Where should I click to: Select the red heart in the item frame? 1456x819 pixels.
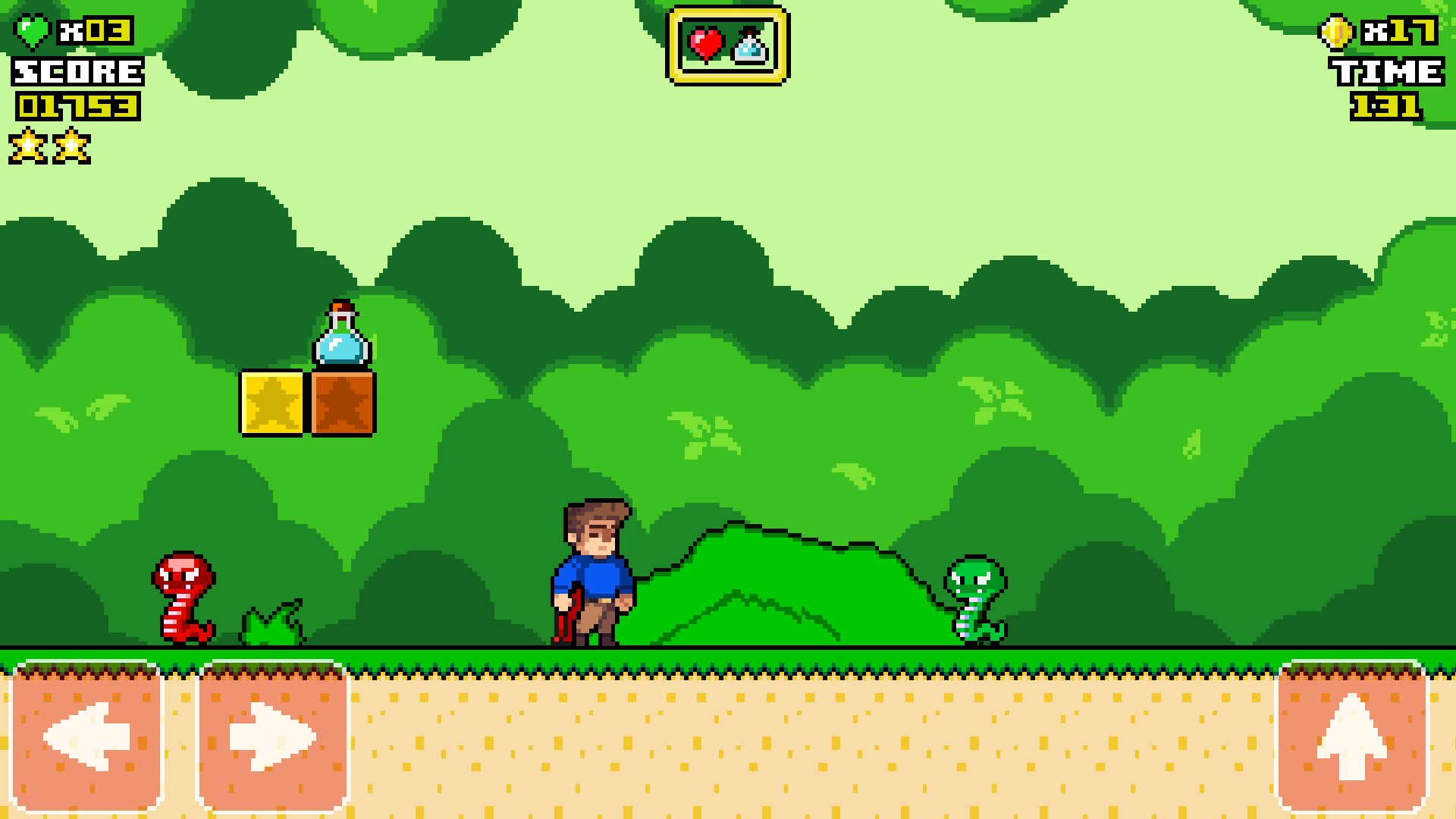(x=705, y=43)
